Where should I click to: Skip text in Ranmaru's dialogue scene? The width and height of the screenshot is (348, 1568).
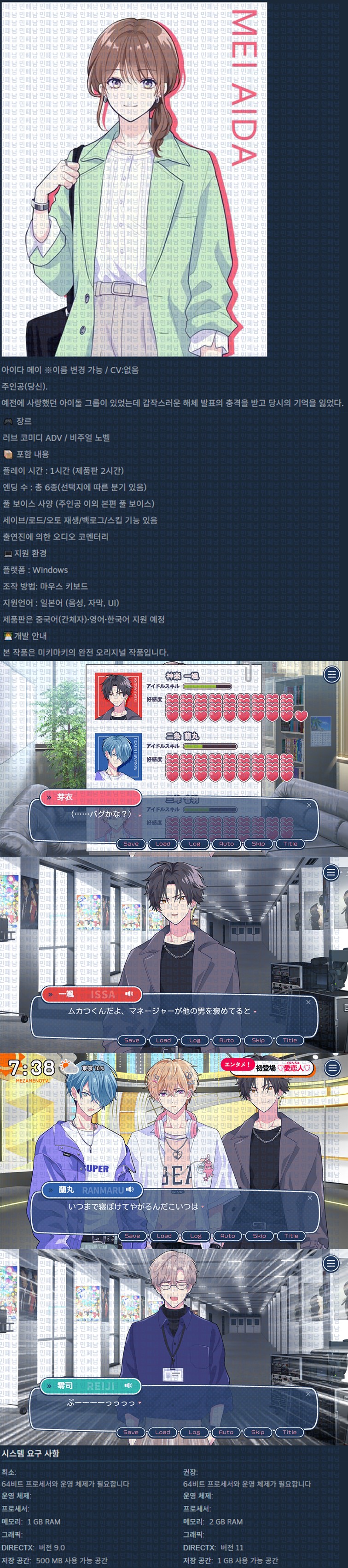pyautogui.click(x=259, y=1236)
